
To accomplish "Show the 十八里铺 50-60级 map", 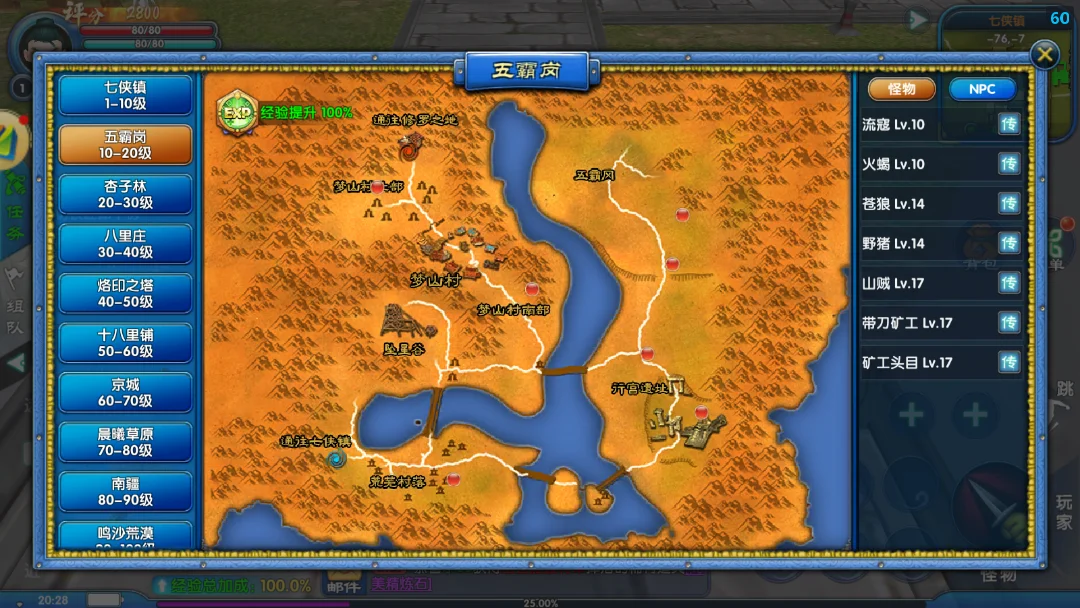I will point(125,342).
